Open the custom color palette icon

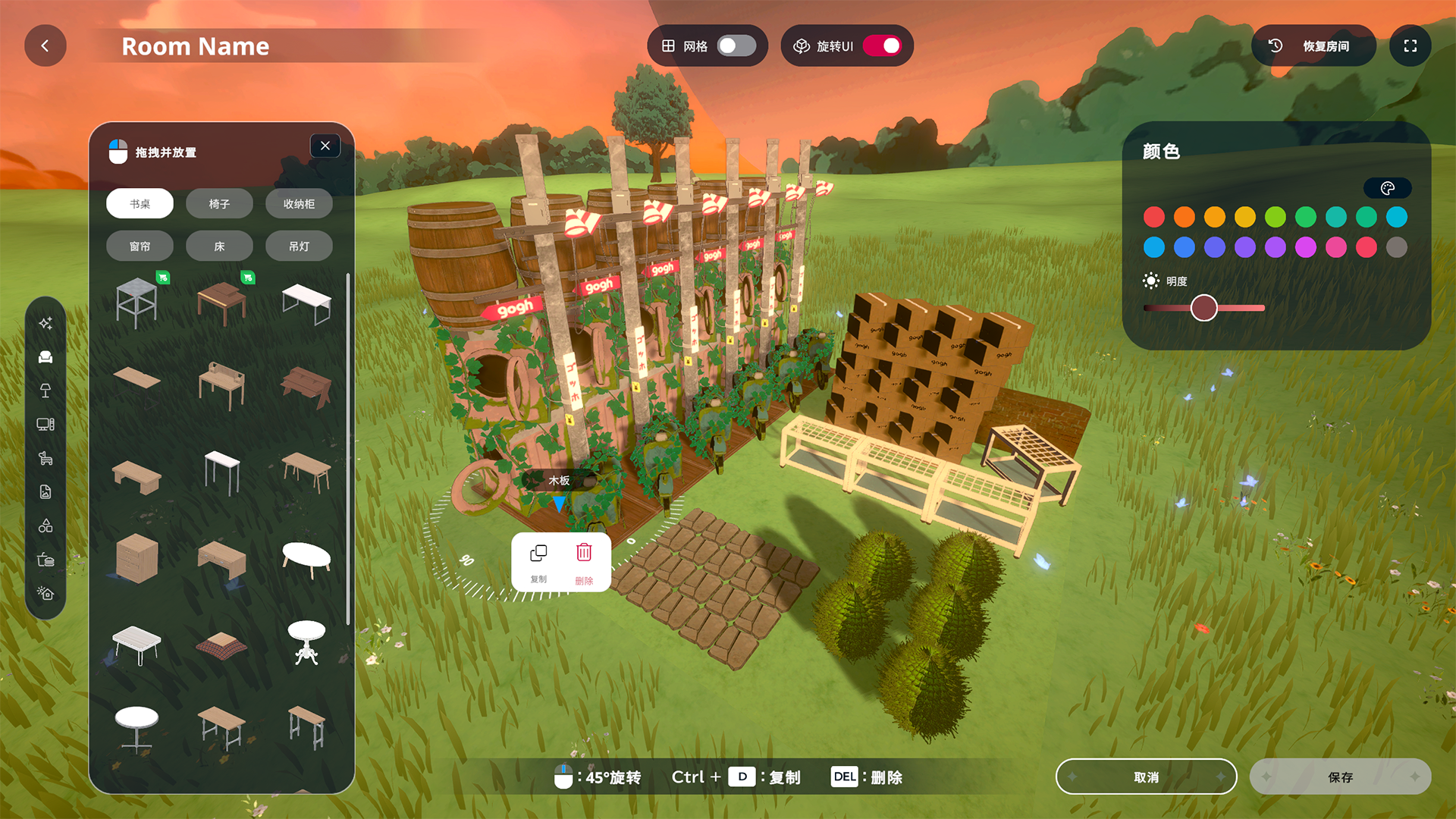(x=1387, y=188)
